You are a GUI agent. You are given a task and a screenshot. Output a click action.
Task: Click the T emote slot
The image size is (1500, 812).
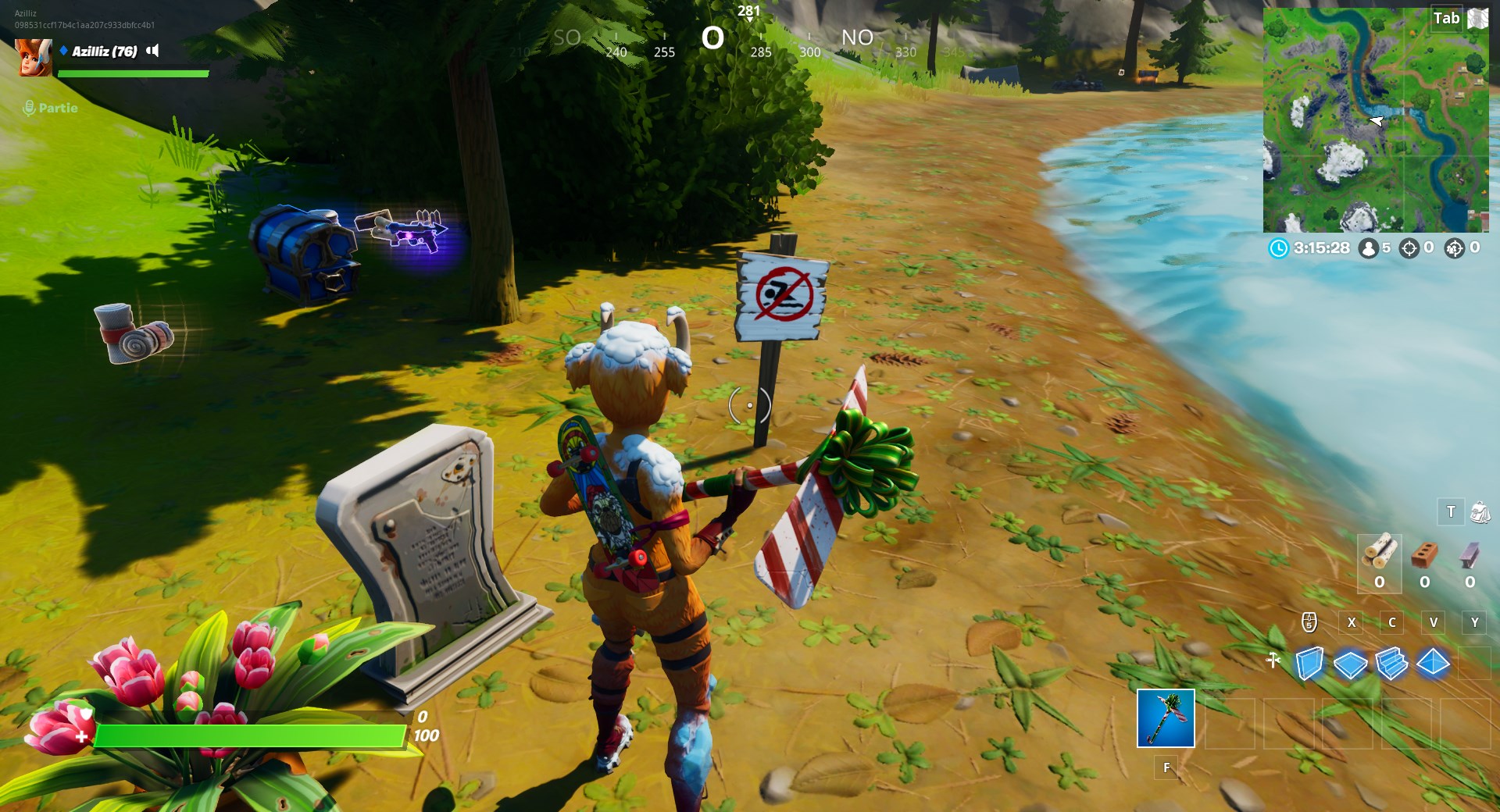coord(1450,512)
